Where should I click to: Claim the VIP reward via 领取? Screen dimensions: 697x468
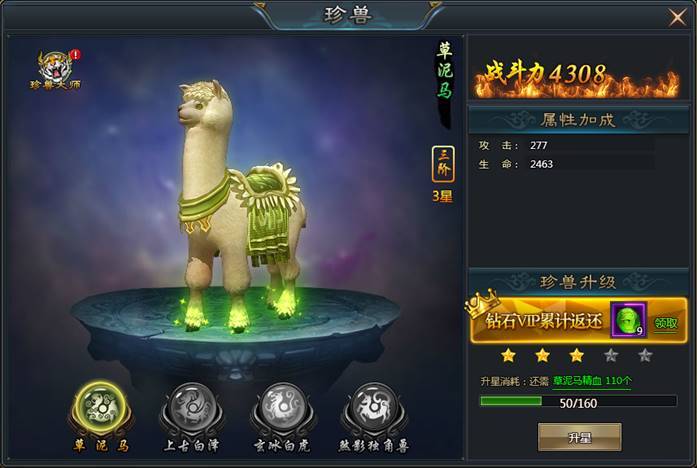click(666, 323)
